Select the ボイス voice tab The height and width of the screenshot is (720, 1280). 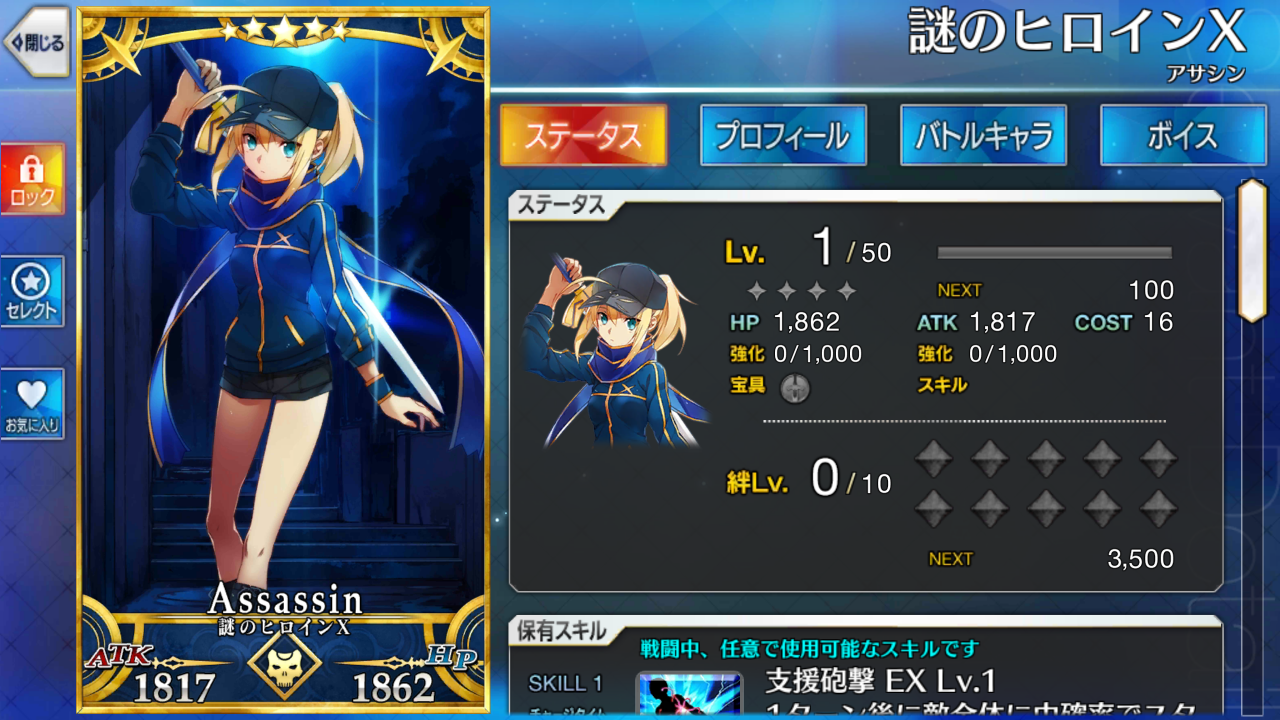(x=1183, y=136)
